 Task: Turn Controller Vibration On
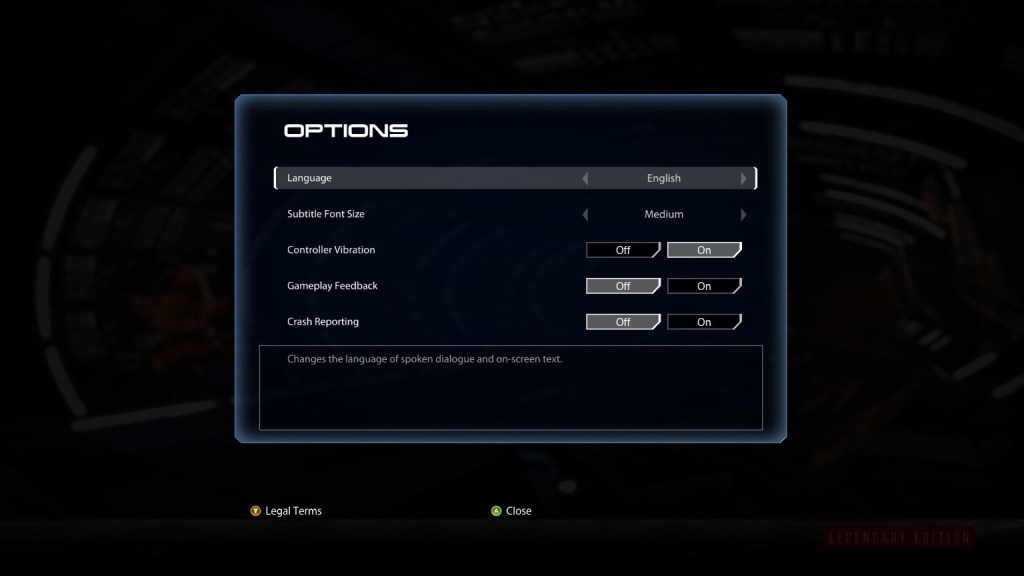(704, 250)
